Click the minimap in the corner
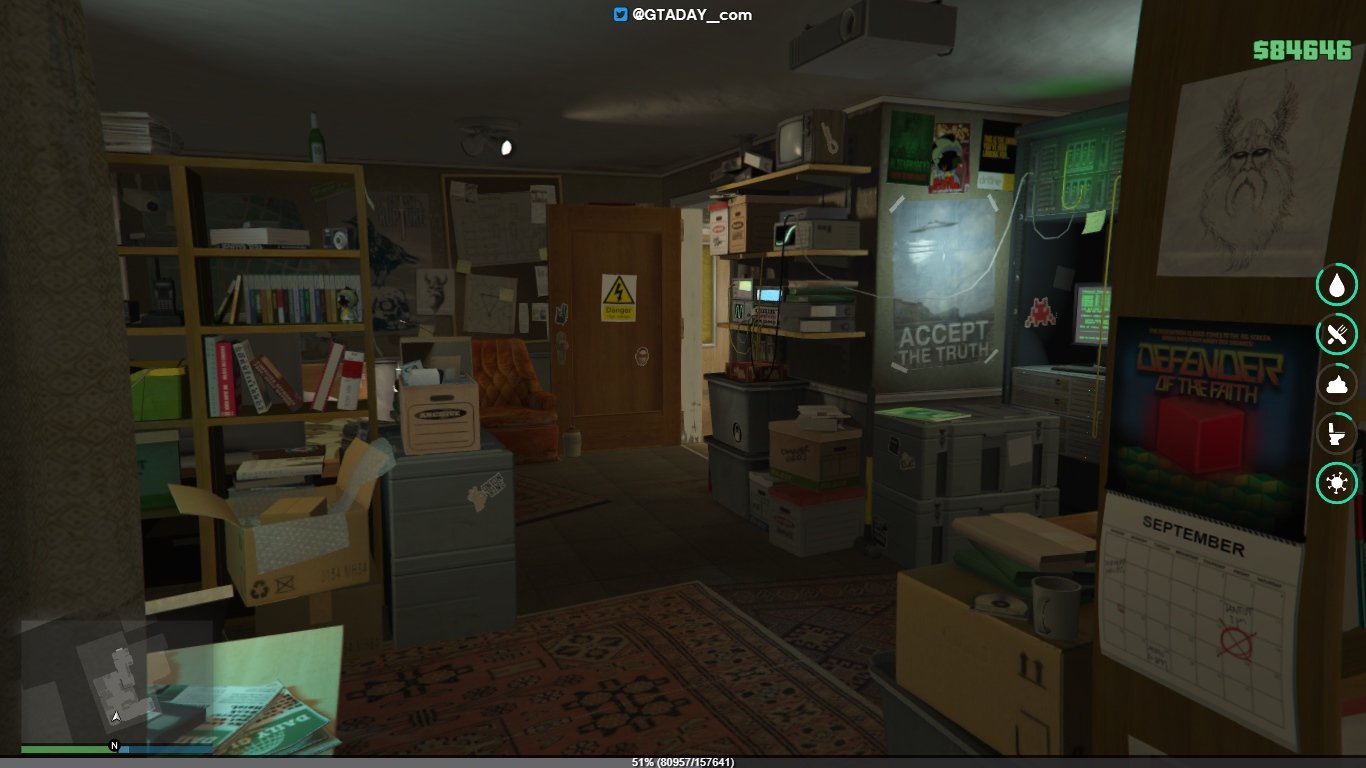 pos(116,681)
